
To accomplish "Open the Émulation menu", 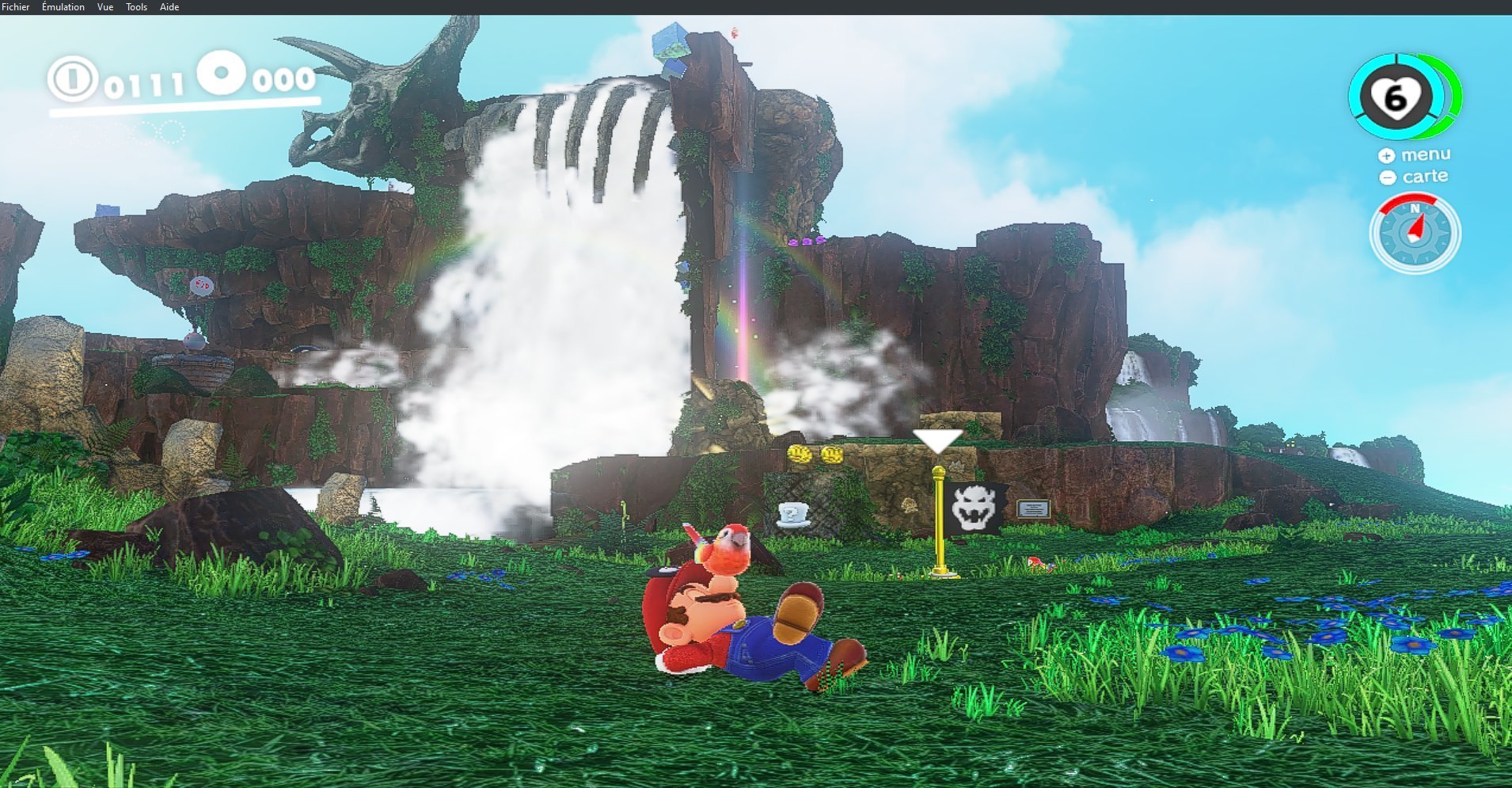I will 63,7.
